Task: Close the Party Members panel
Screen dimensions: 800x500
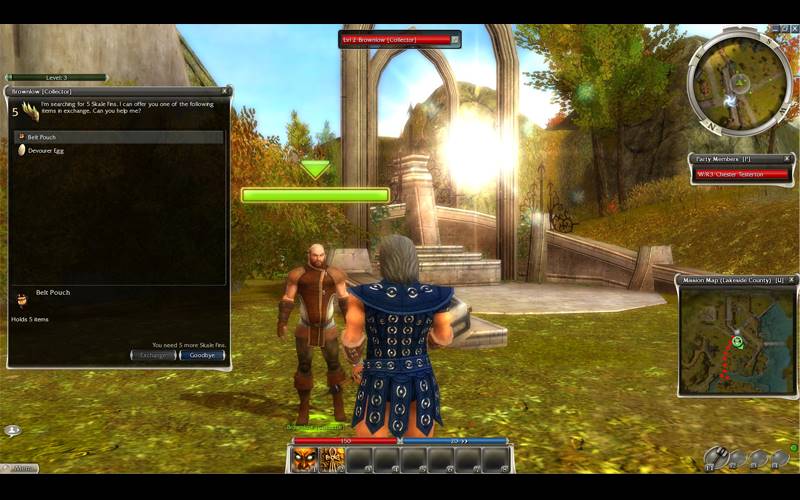Action: coord(788,158)
